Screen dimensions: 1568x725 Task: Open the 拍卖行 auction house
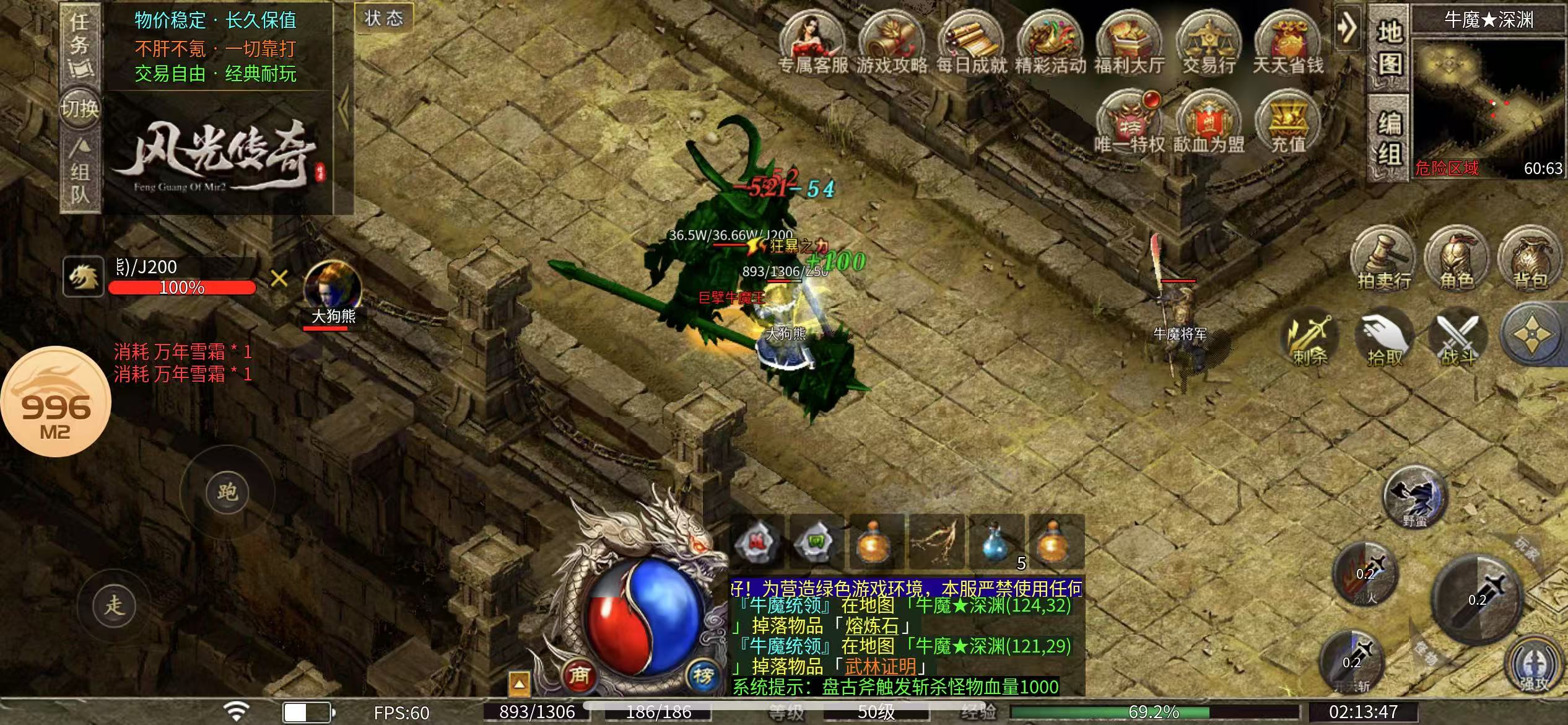(x=1384, y=260)
